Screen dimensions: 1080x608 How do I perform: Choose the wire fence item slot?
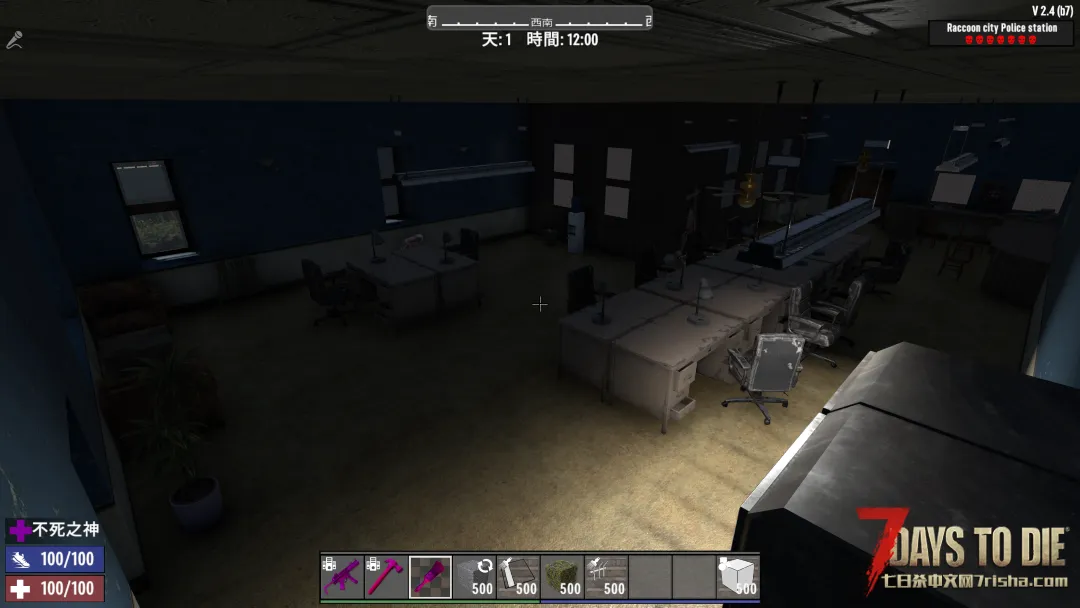(x=607, y=577)
